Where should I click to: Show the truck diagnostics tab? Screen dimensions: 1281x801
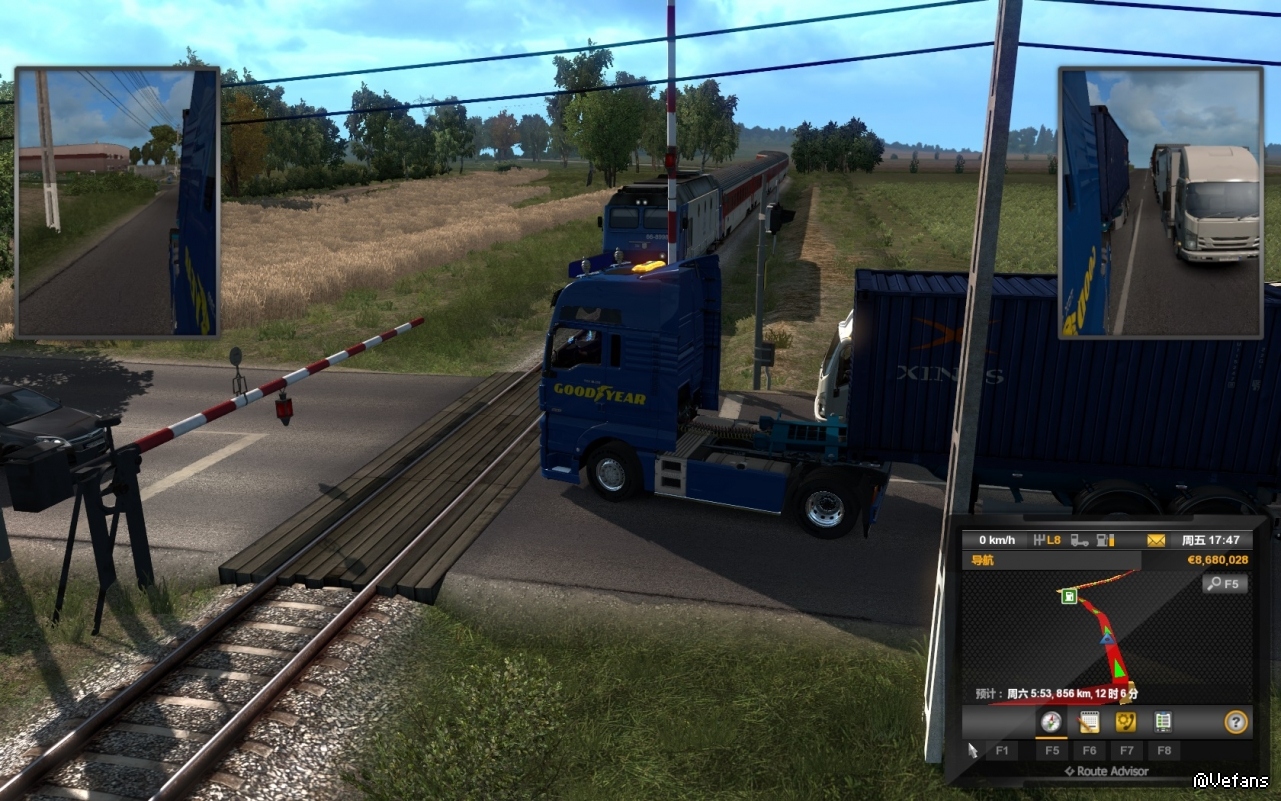(1163, 722)
